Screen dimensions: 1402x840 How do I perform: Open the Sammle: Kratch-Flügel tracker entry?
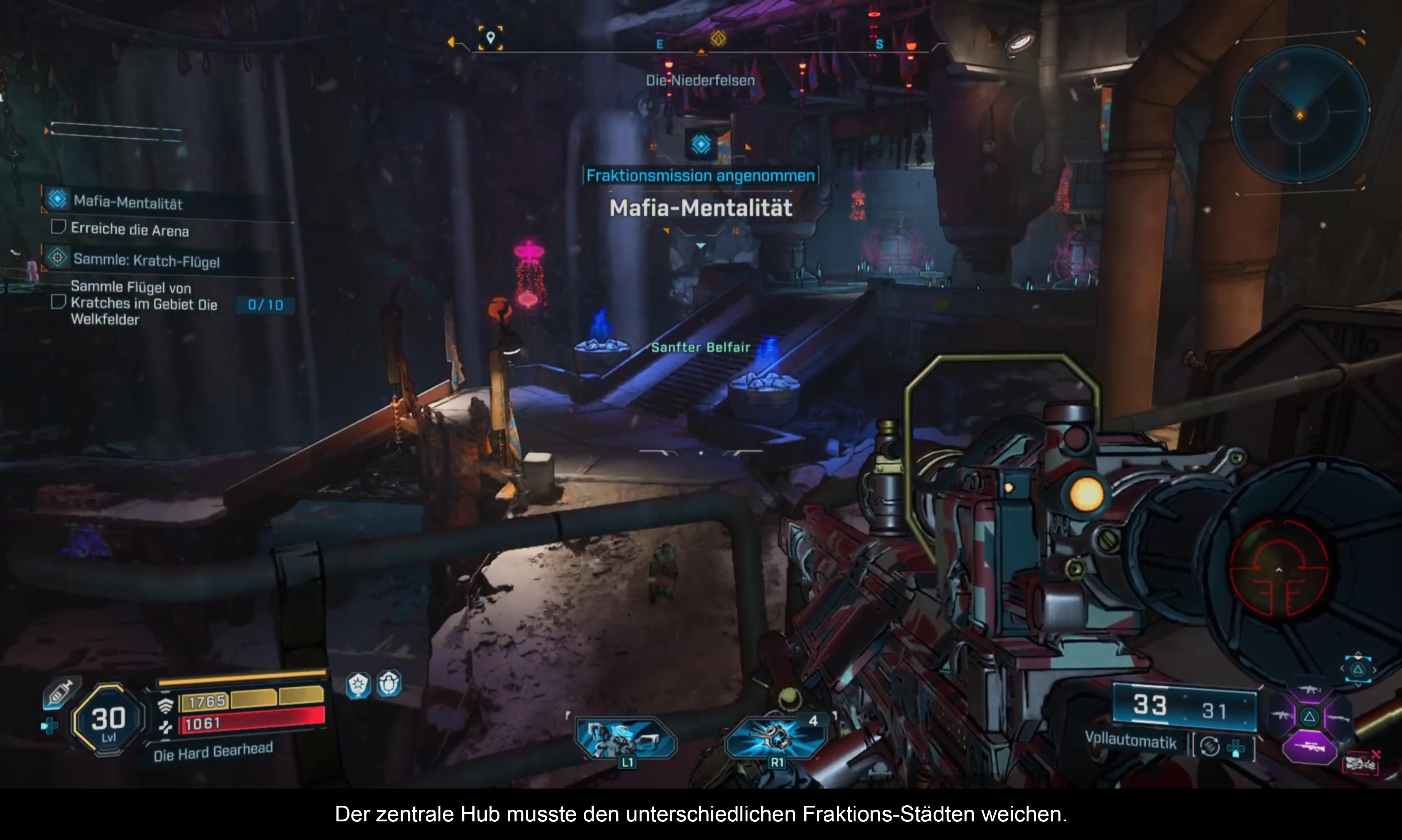click(x=146, y=260)
